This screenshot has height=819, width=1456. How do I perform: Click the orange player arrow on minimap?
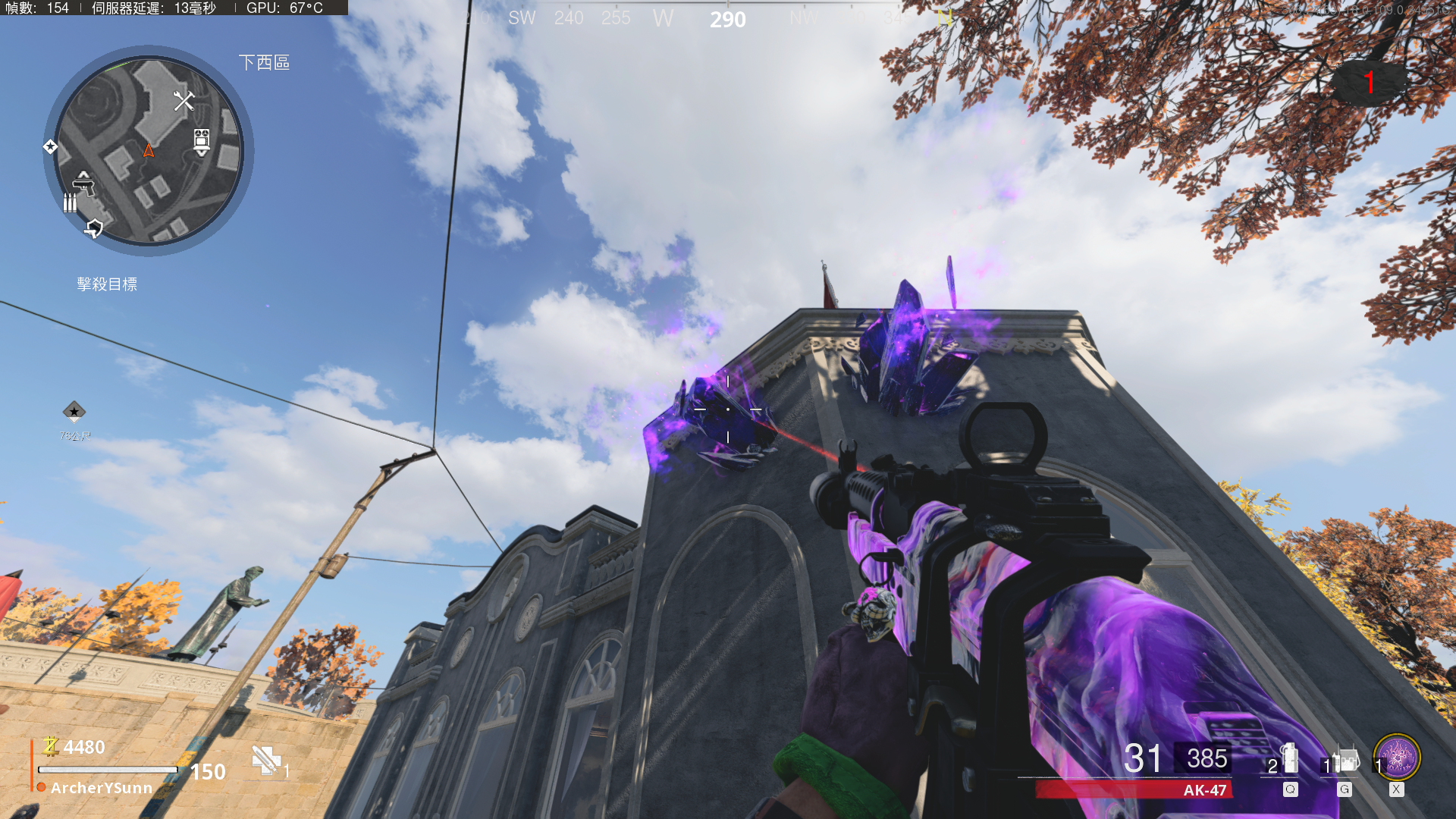click(x=149, y=151)
